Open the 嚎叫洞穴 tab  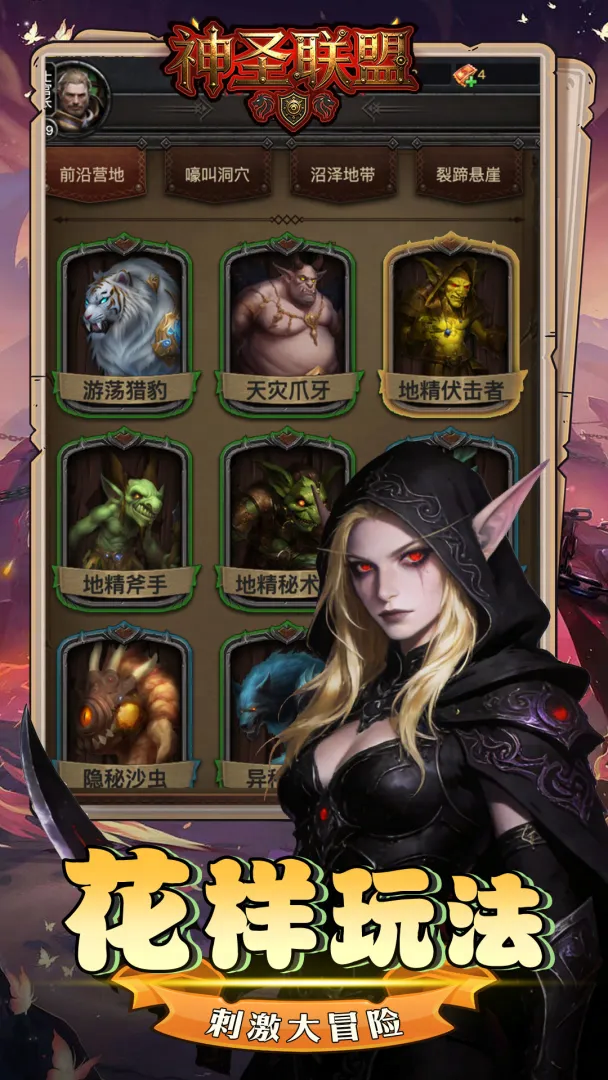[217, 174]
